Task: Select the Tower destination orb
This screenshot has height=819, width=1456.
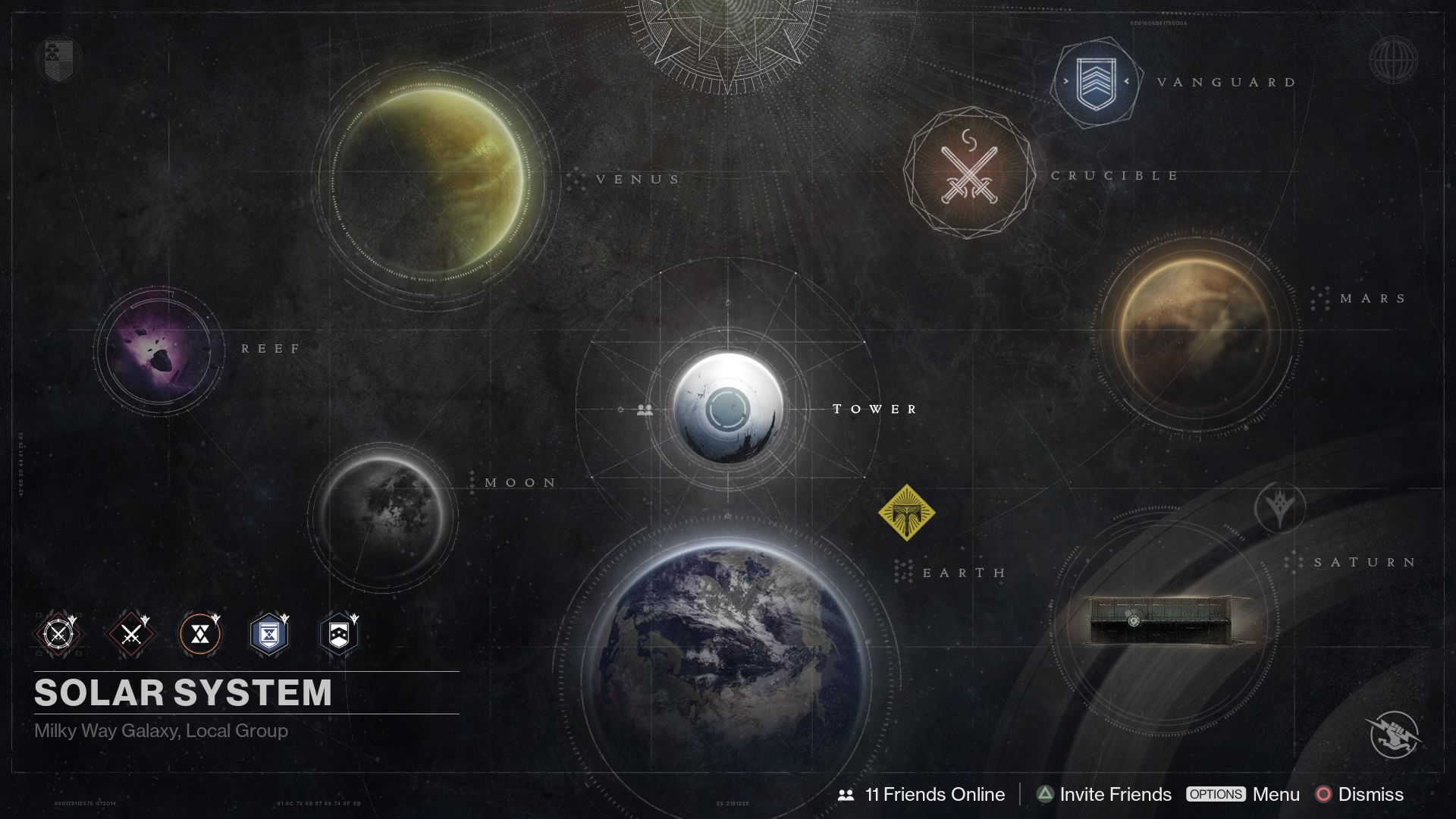Action: click(x=728, y=408)
